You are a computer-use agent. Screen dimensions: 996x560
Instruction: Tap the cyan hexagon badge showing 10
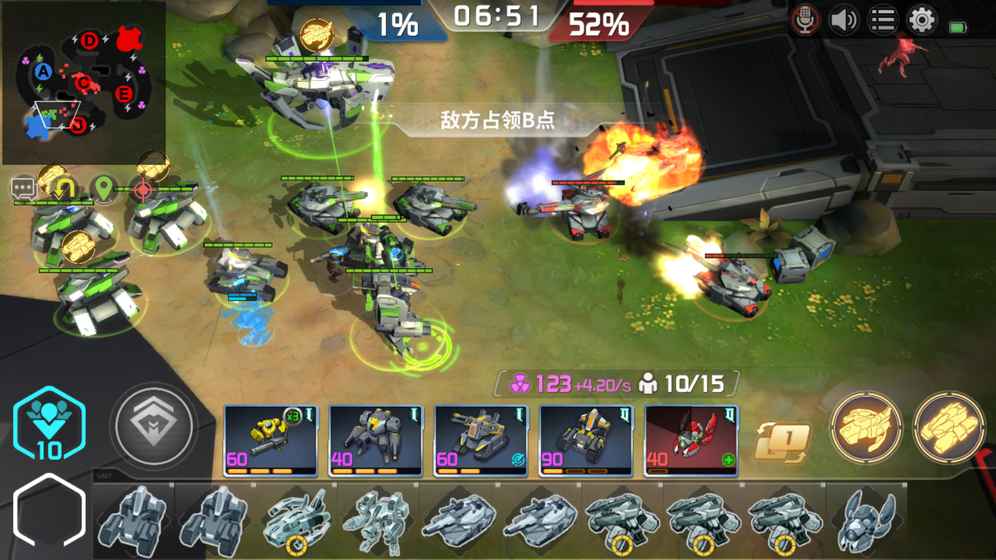[49, 425]
